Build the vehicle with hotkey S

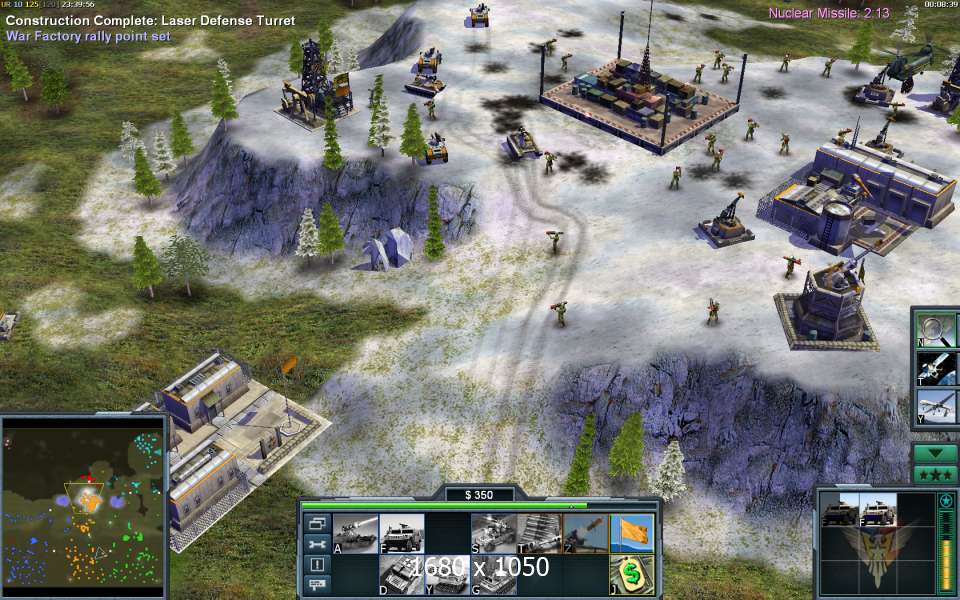[493, 534]
